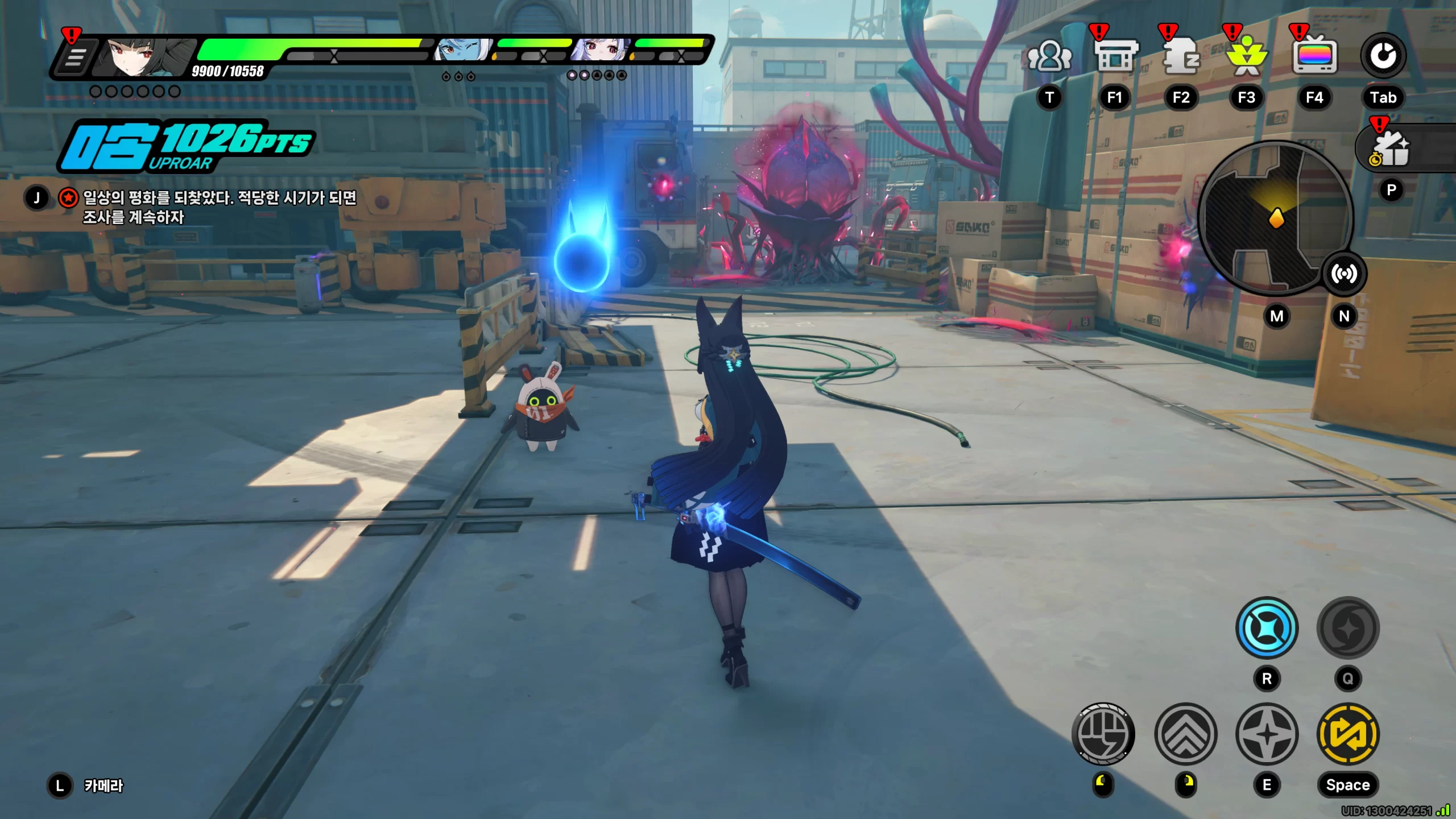Switch to the blue-skinned character portrait
The width and height of the screenshot is (1456, 819).
(x=462, y=51)
